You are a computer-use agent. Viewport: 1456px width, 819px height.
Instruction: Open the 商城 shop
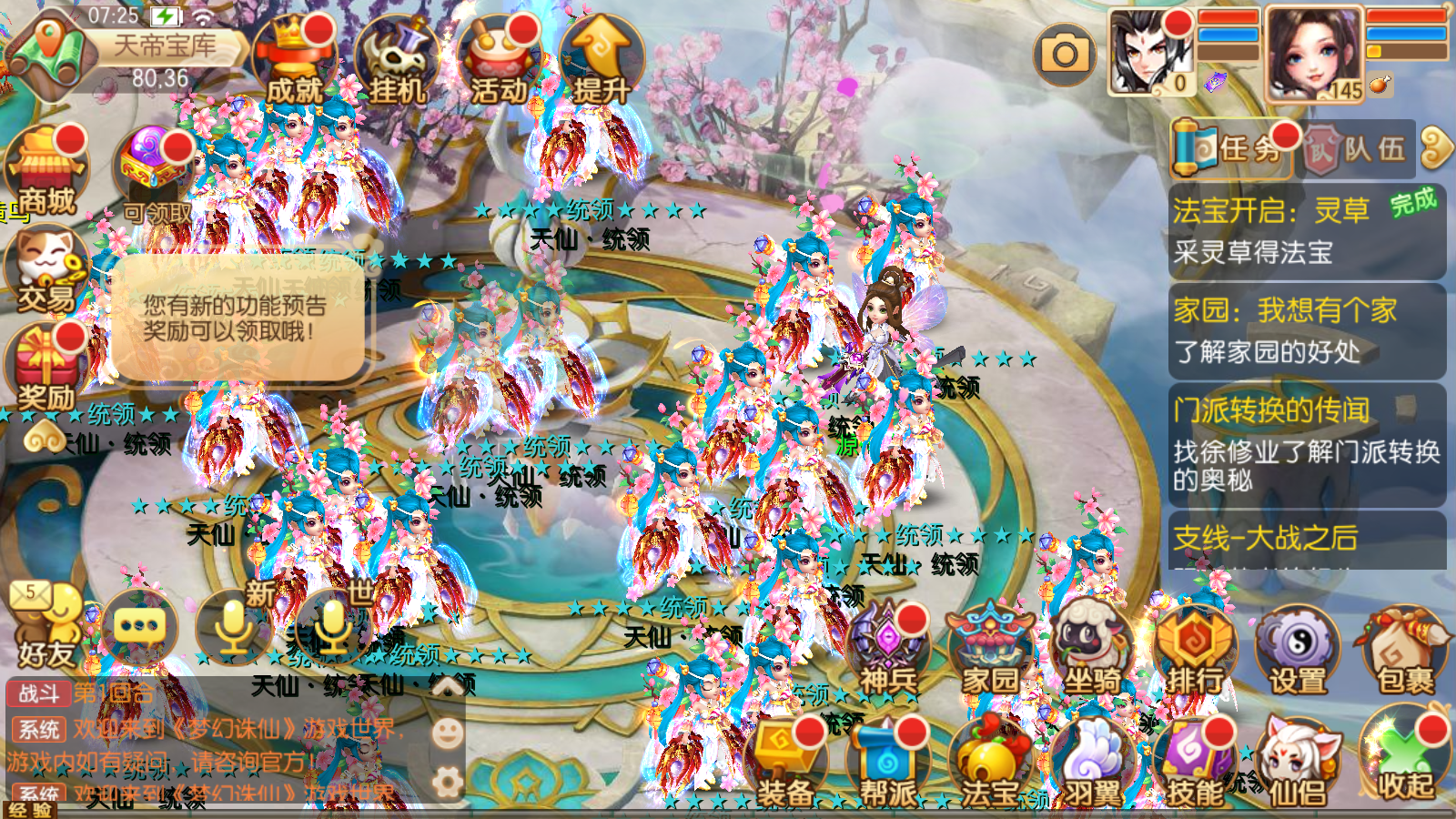[46, 171]
